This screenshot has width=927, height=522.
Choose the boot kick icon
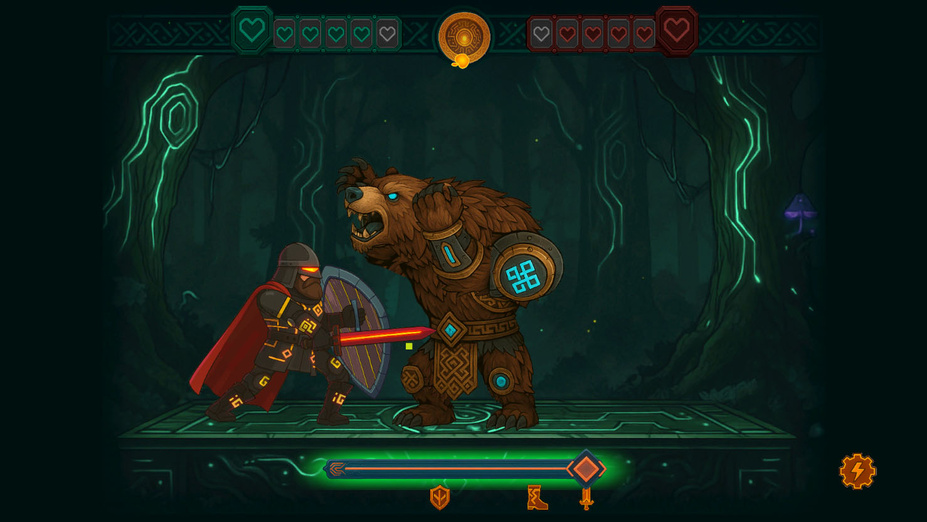click(x=537, y=497)
